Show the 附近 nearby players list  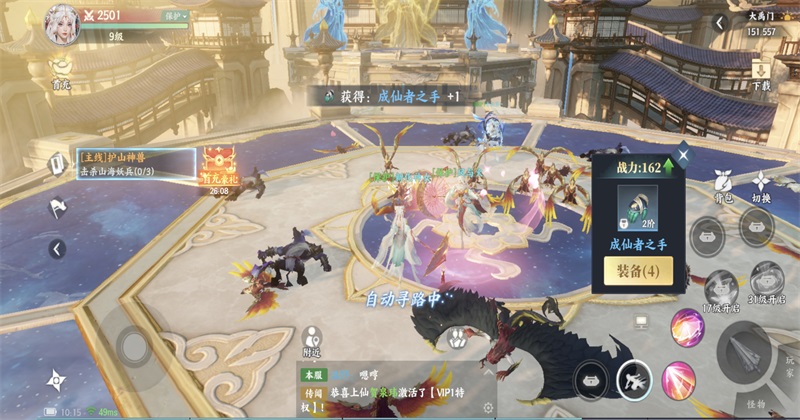coord(312,340)
